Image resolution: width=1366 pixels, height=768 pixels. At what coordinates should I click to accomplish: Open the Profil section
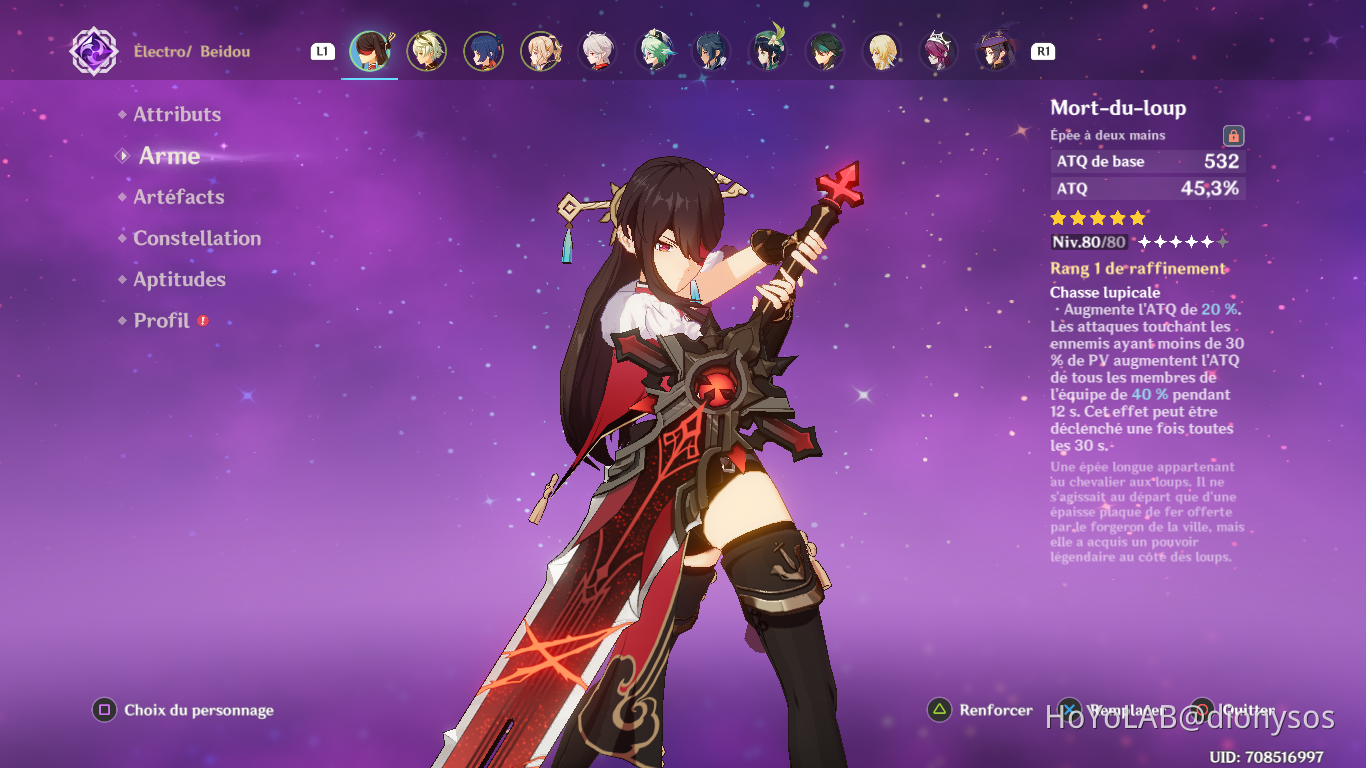coord(160,320)
